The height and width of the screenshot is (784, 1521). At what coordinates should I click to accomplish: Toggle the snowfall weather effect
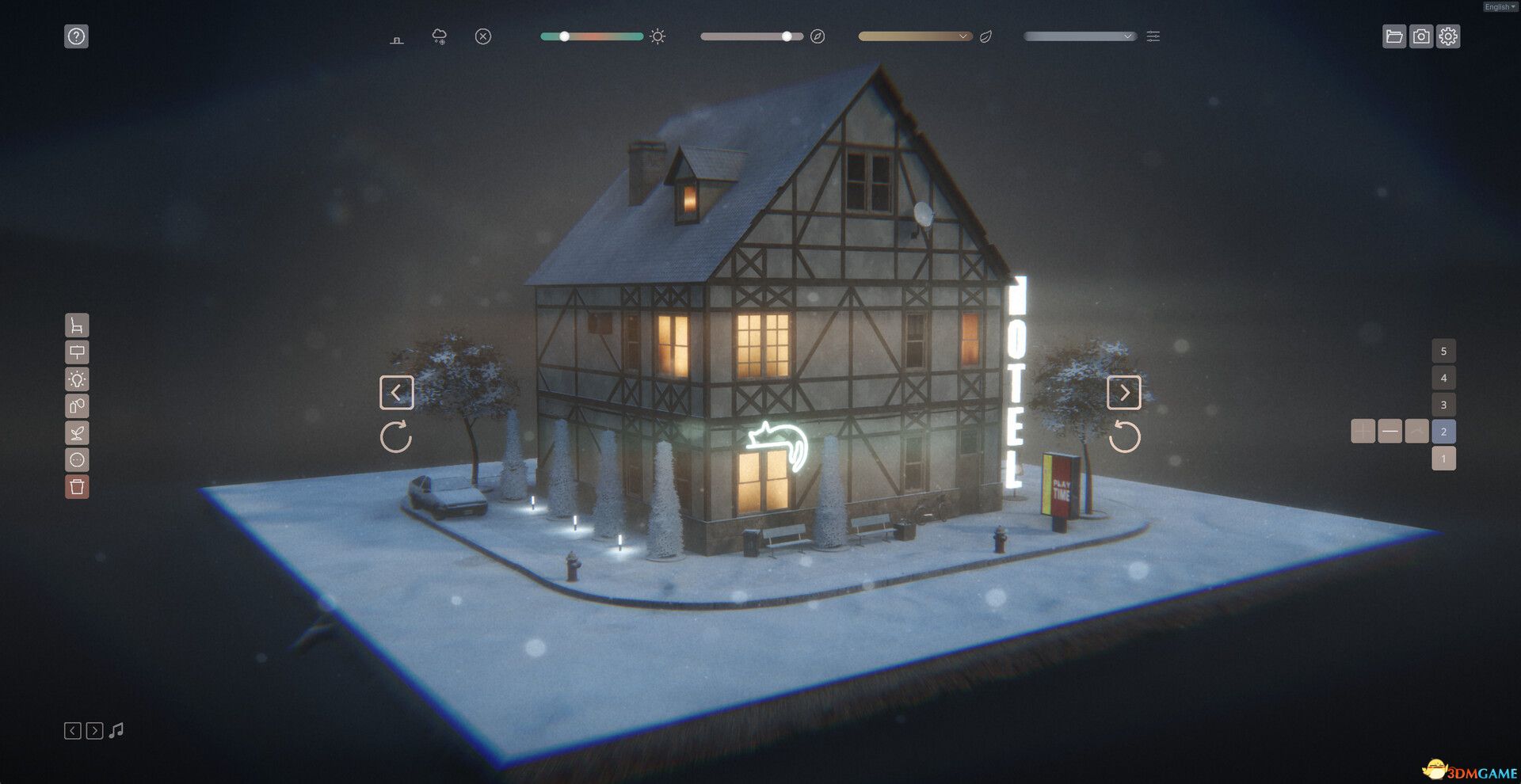click(438, 36)
